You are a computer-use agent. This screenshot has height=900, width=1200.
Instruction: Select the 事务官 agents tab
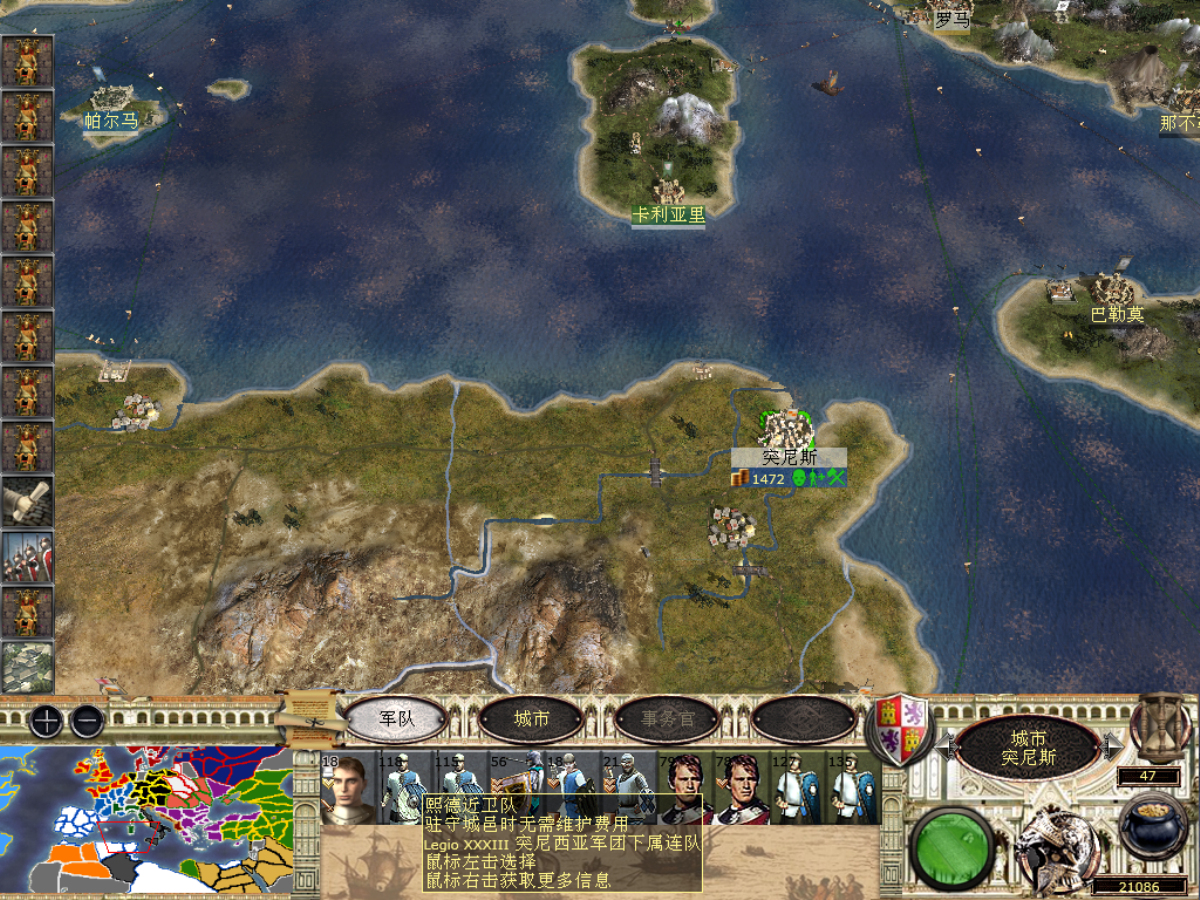[x=667, y=718]
